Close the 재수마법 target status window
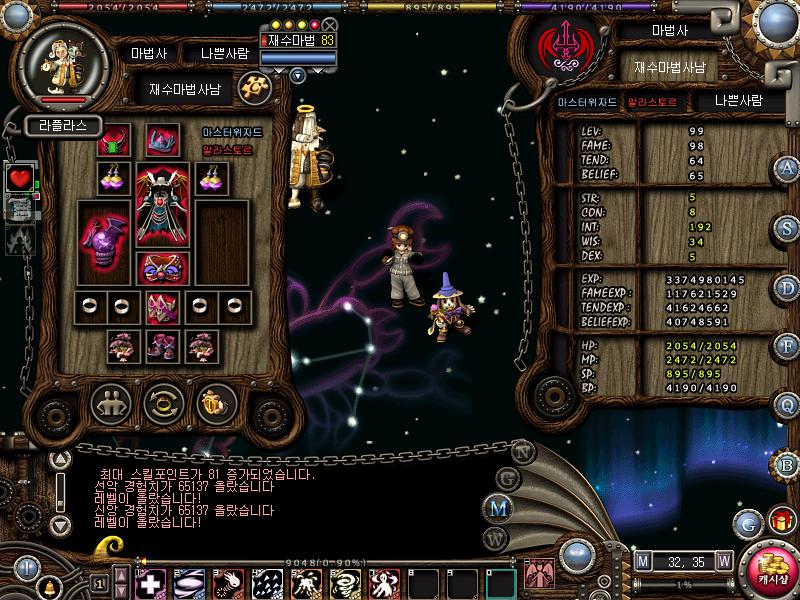 click(329, 25)
